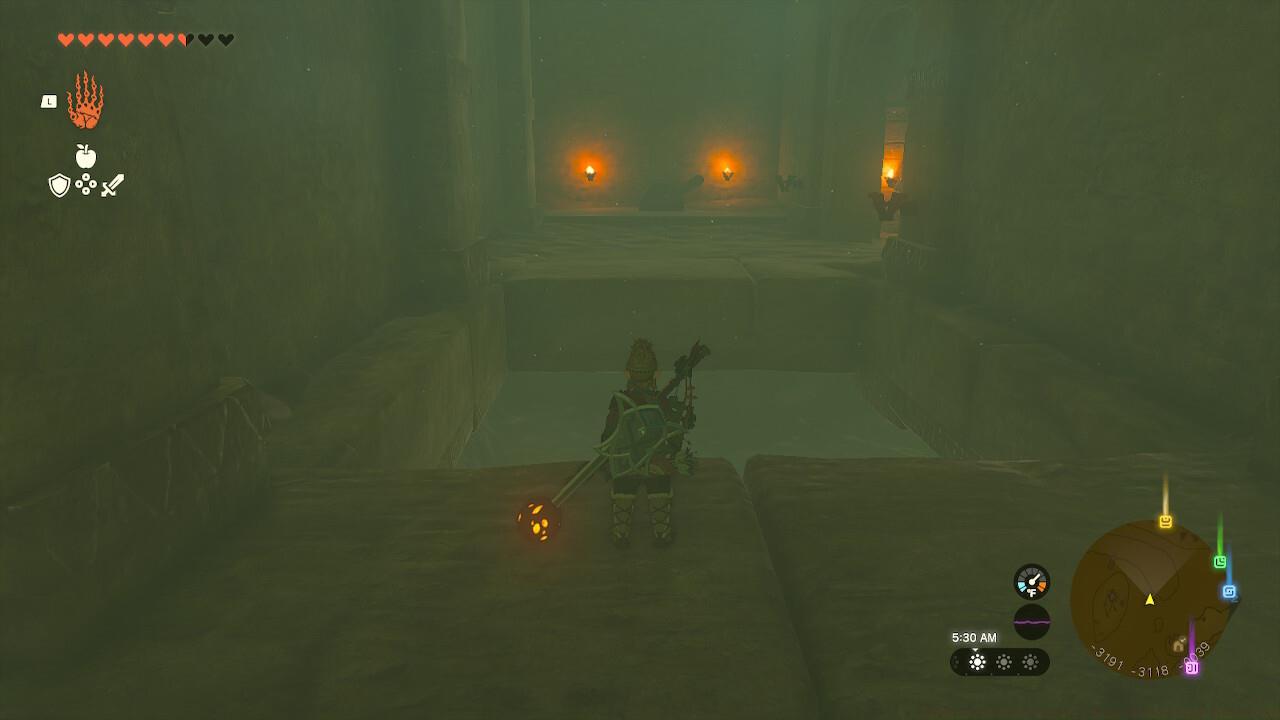Click the temperature gauge needle
The height and width of the screenshot is (720, 1280).
pos(1035,577)
